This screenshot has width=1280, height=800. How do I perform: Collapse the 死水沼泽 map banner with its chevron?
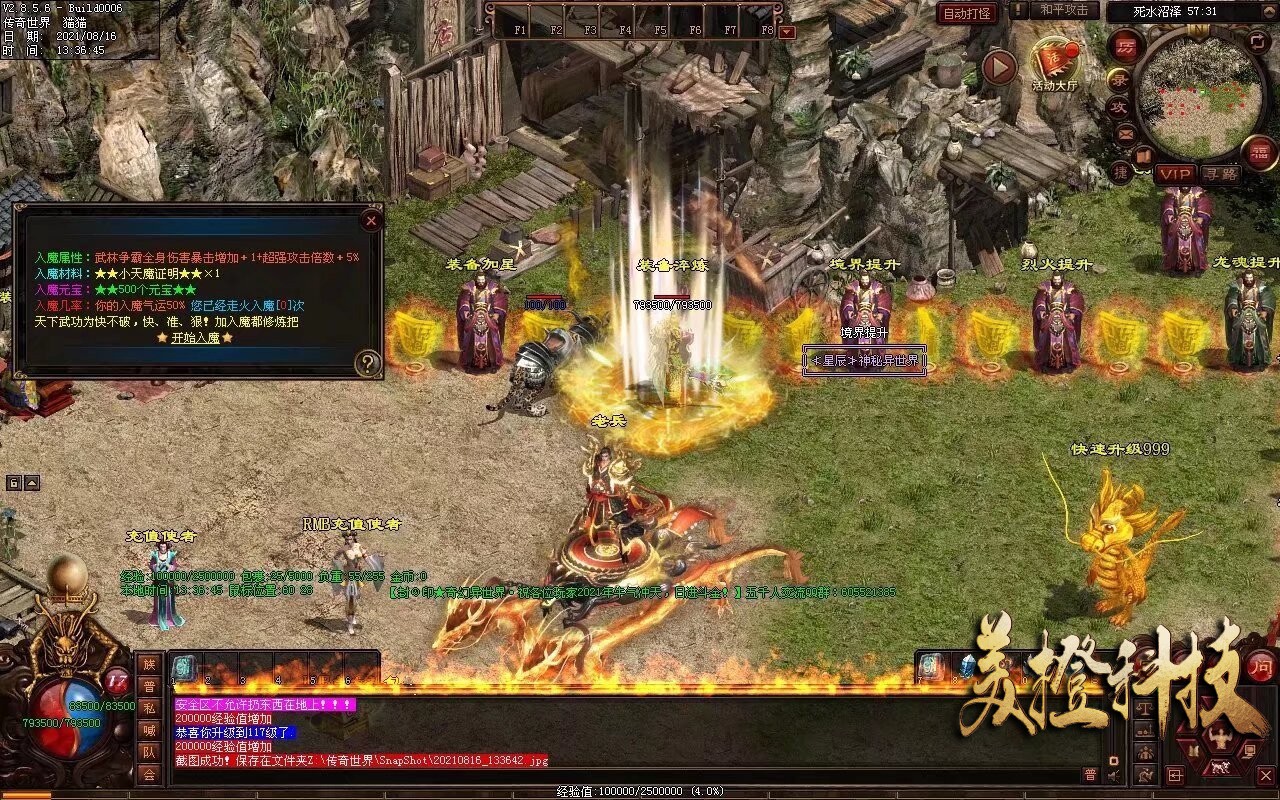pos(1269,11)
